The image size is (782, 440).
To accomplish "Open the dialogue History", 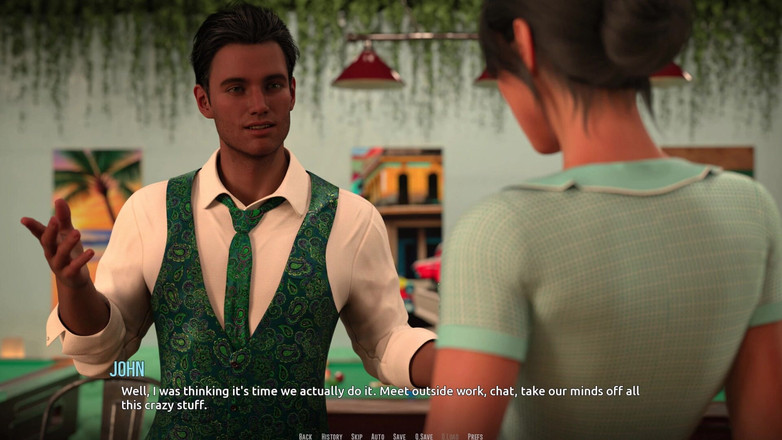I will 332,436.
